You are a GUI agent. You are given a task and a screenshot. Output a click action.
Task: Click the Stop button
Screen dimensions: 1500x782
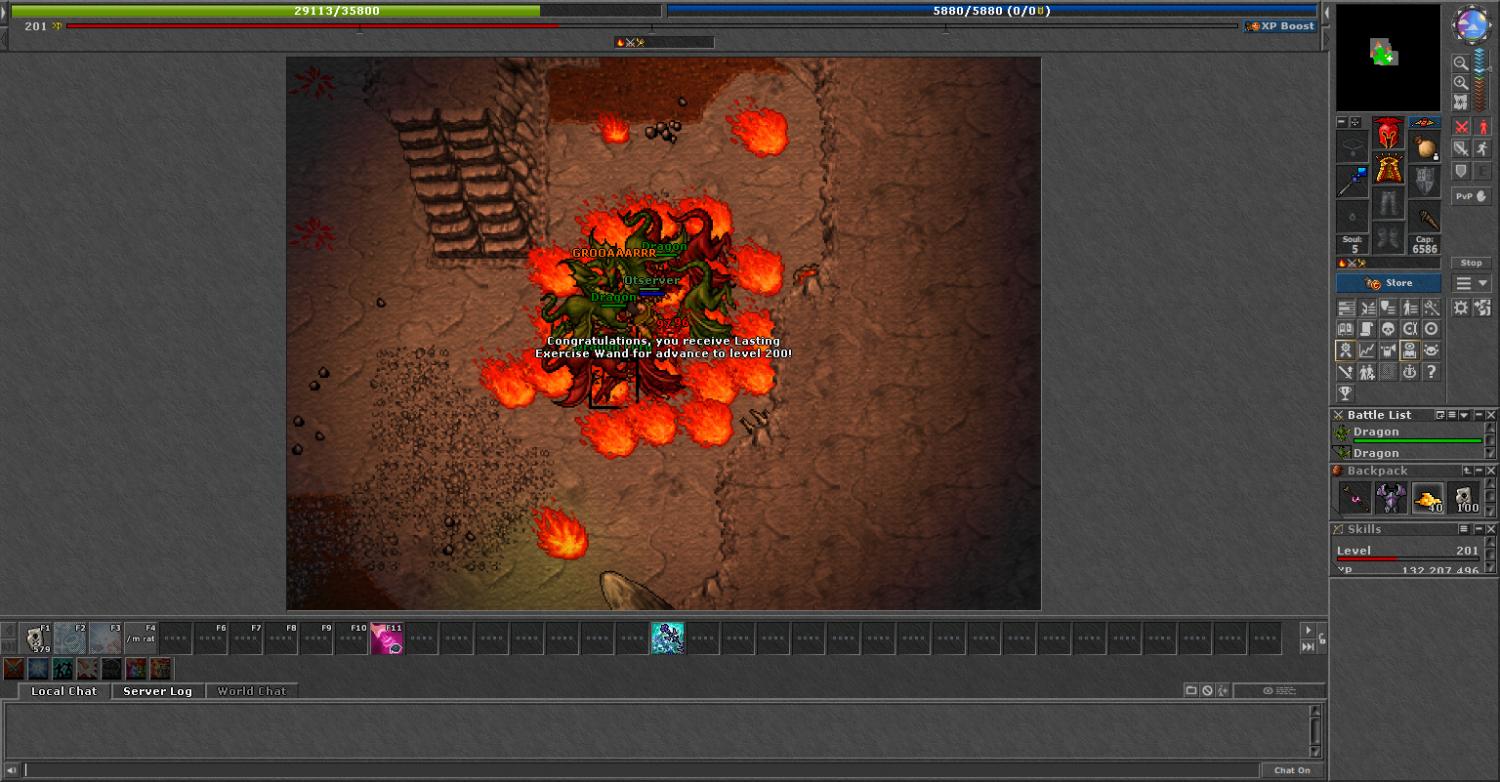pos(1471,263)
